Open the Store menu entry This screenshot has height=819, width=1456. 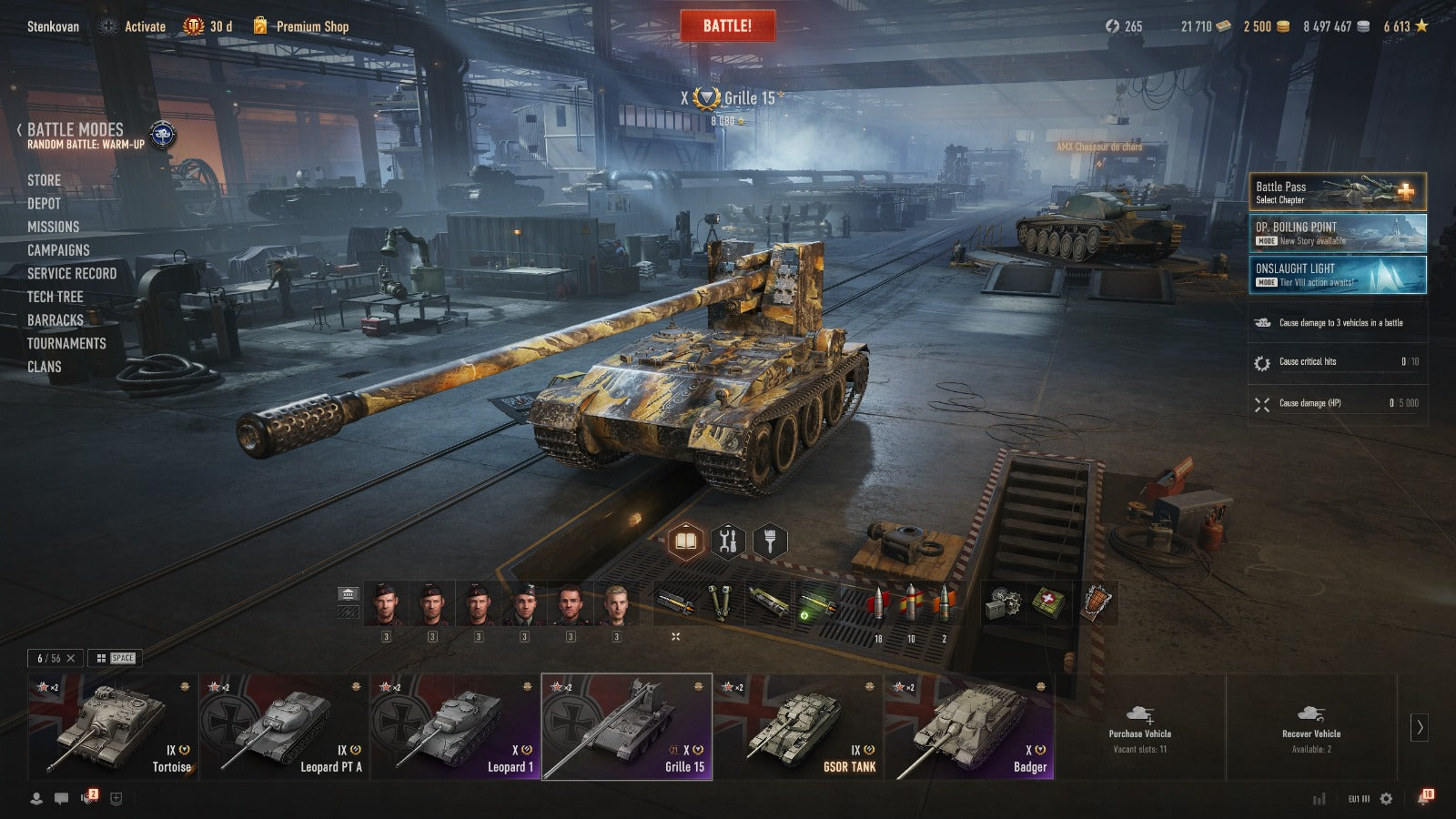pos(44,180)
